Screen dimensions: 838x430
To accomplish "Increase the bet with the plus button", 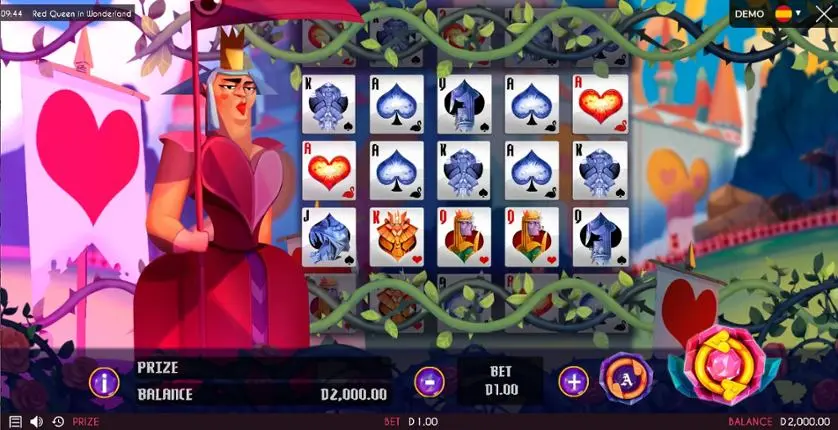I will 573,380.
